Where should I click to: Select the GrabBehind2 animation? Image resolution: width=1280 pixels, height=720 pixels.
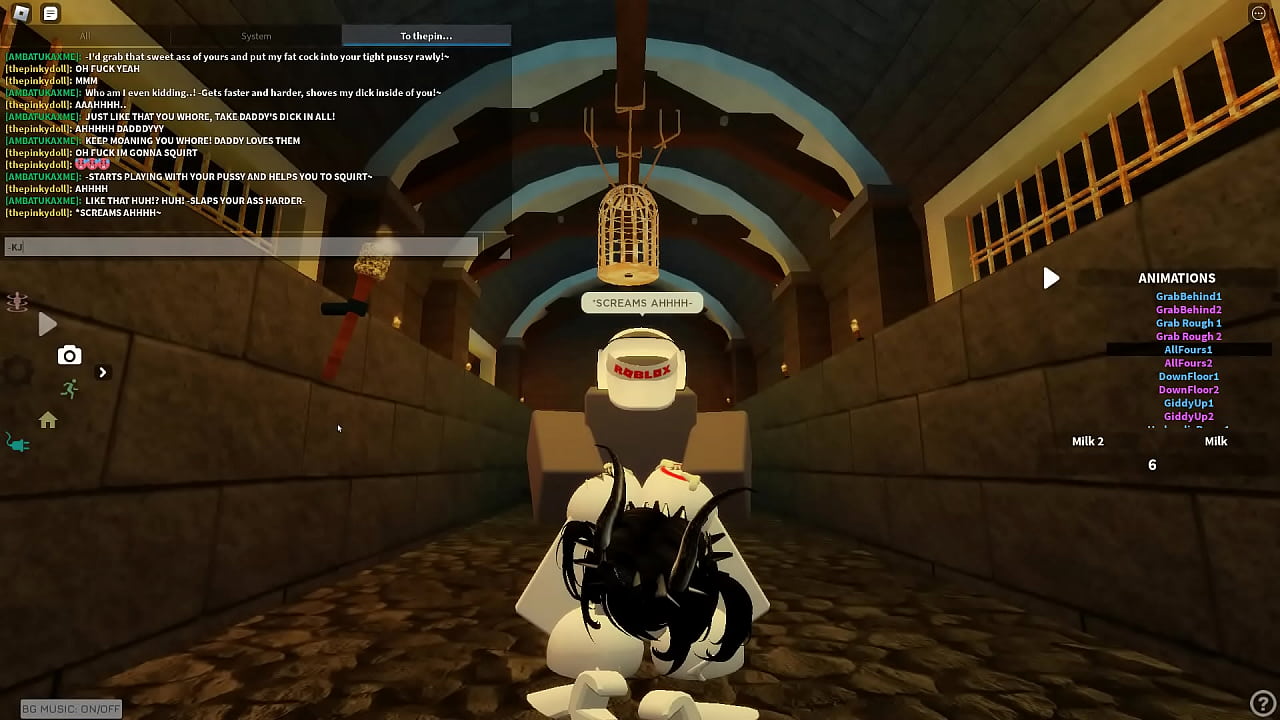click(1188, 309)
